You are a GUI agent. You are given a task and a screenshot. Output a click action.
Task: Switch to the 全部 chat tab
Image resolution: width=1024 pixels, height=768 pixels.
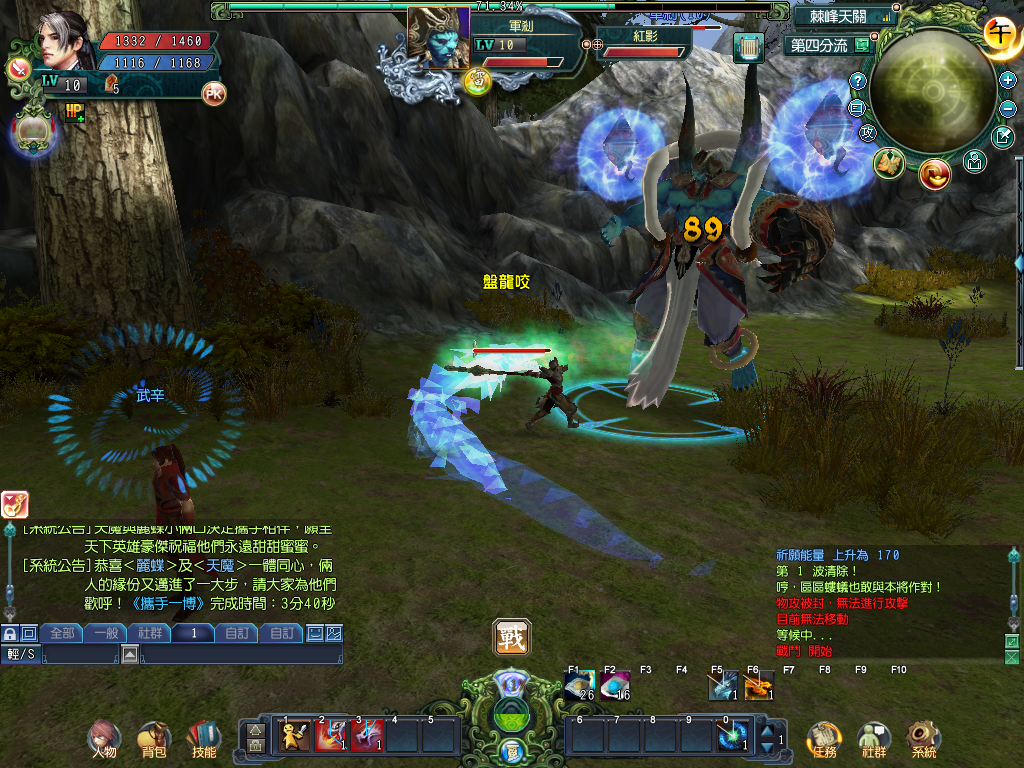click(62, 633)
